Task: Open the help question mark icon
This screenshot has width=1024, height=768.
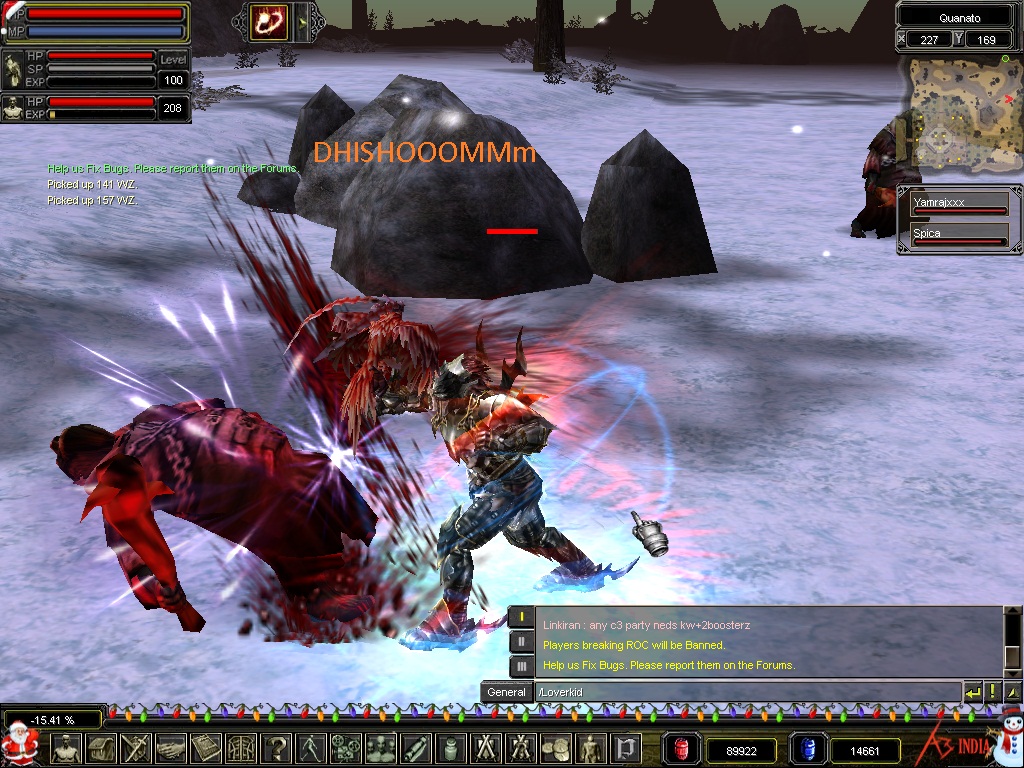Action: [x=275, y=748]
